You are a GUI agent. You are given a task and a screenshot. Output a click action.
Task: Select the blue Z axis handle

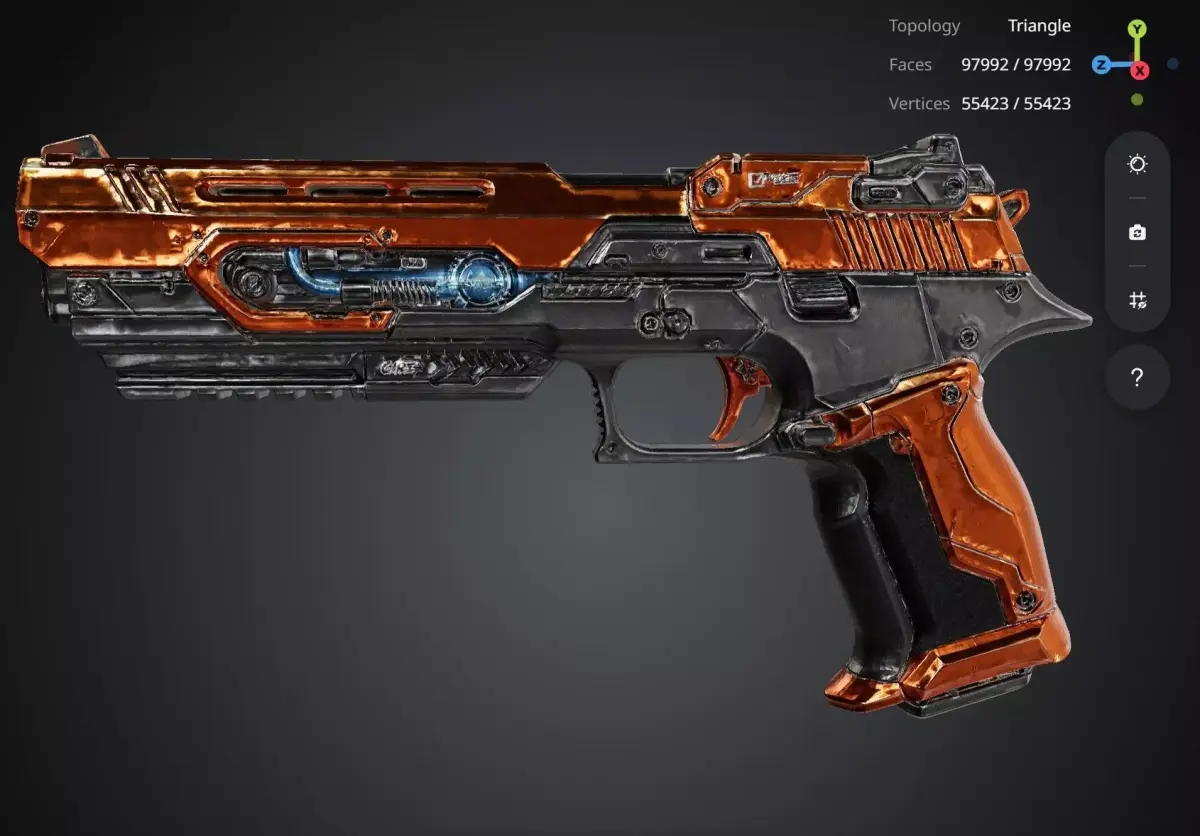point(1101,65)
